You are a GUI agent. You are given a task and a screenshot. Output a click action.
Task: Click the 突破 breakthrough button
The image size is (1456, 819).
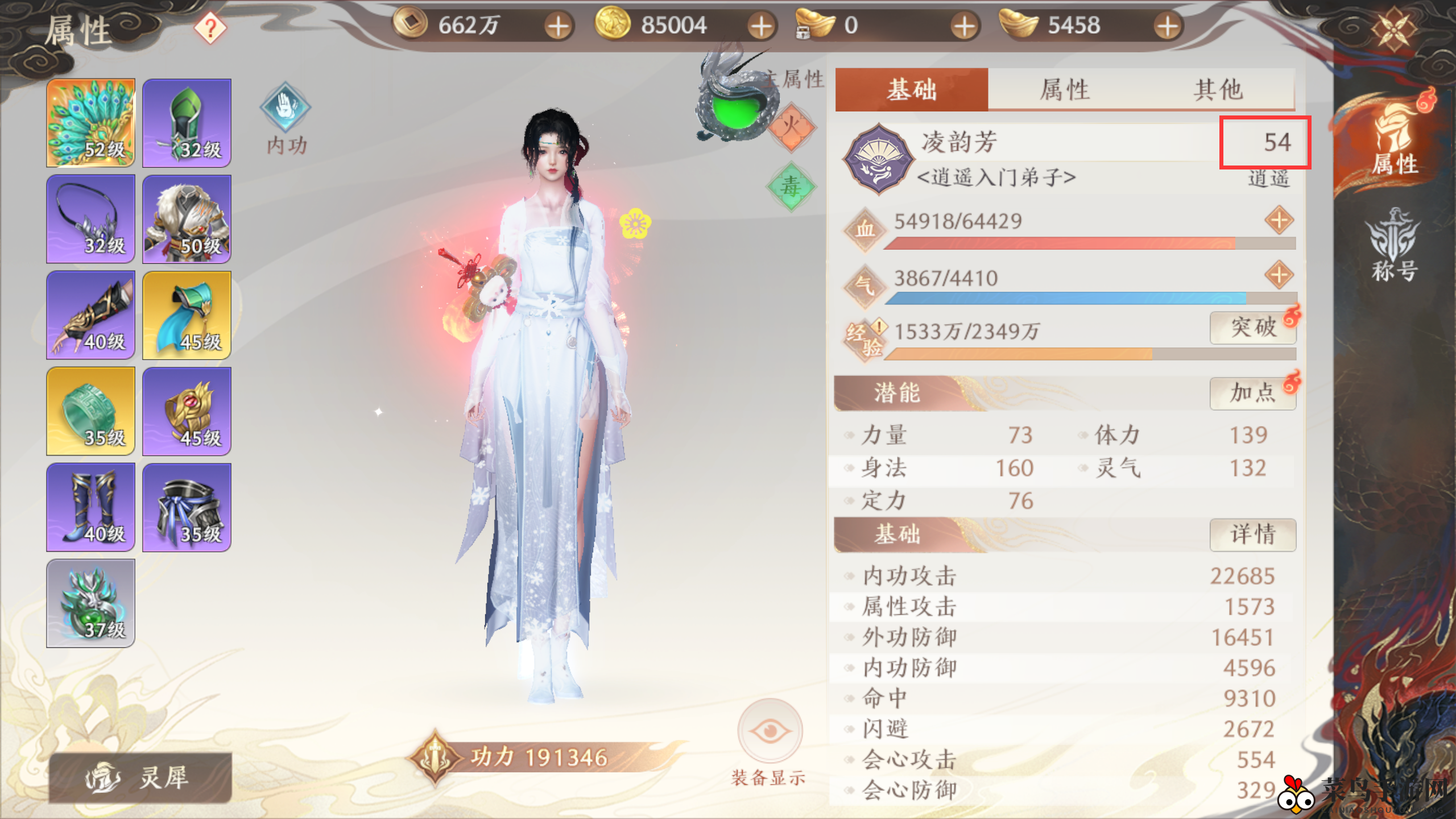[x=1253, y=328]
